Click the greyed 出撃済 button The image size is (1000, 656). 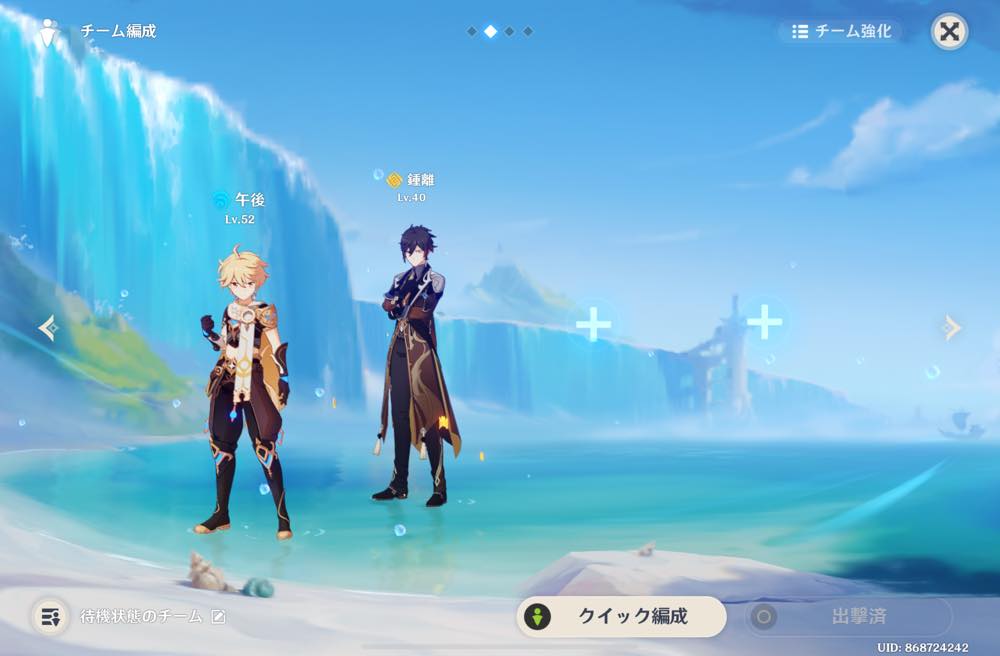point(848,616)
